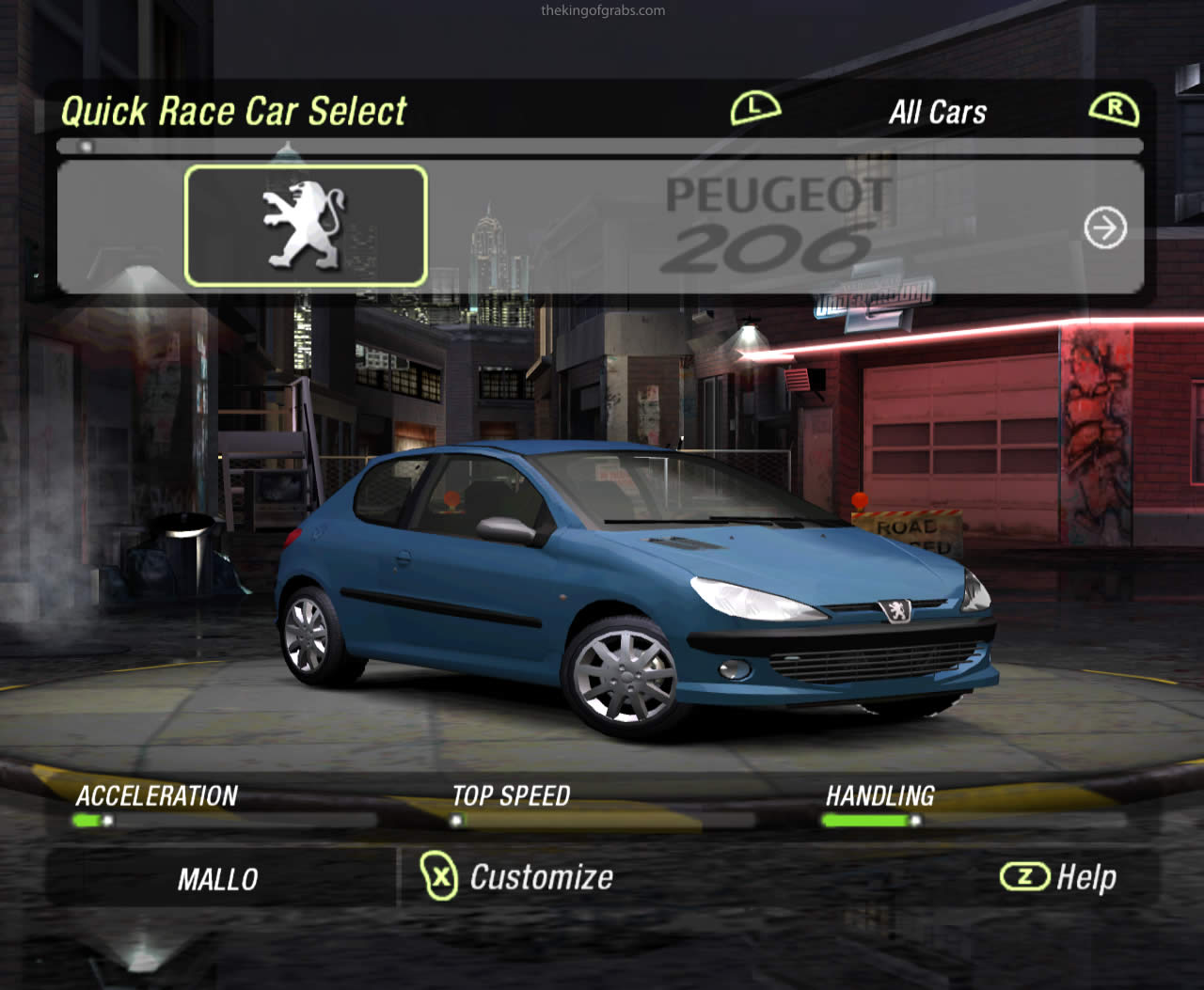Advance to the next car with the arrow
The width and height of the screenshot is (1204, 990).
click(x=1104, y=228)
